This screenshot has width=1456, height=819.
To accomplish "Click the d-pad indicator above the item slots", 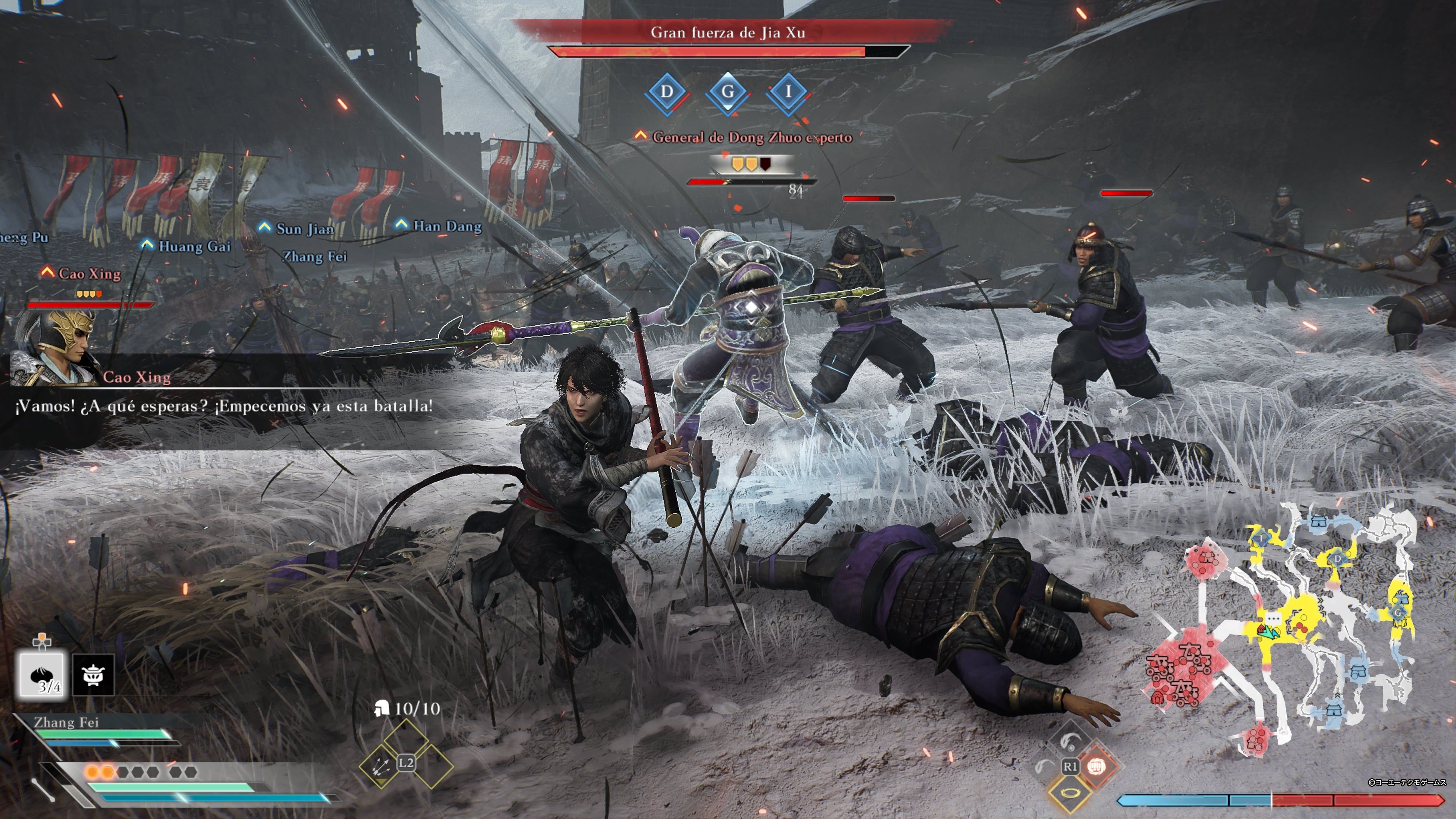I will click(x=42, y=642).
